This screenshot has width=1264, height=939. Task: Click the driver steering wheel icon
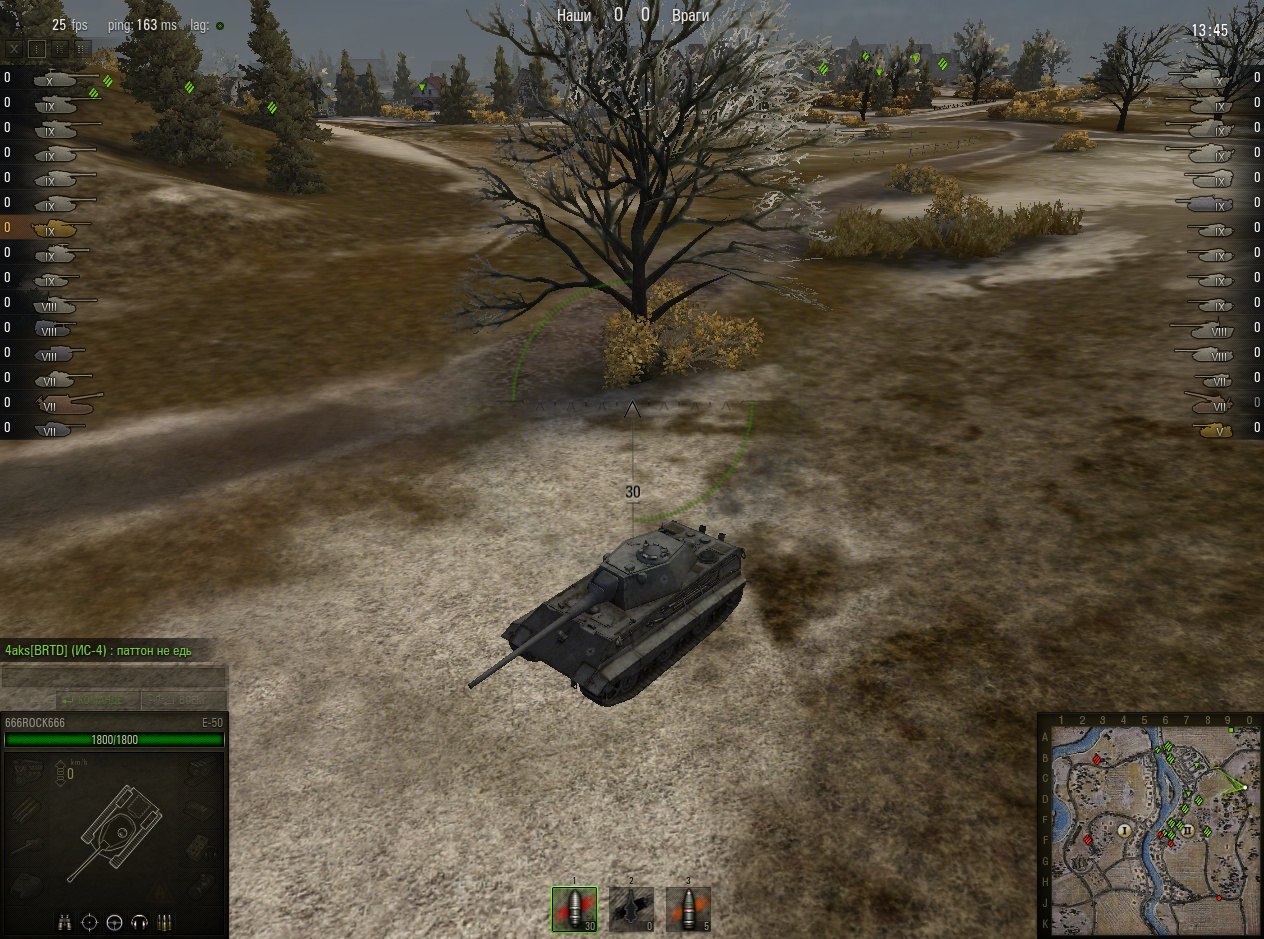pos(115,921)
